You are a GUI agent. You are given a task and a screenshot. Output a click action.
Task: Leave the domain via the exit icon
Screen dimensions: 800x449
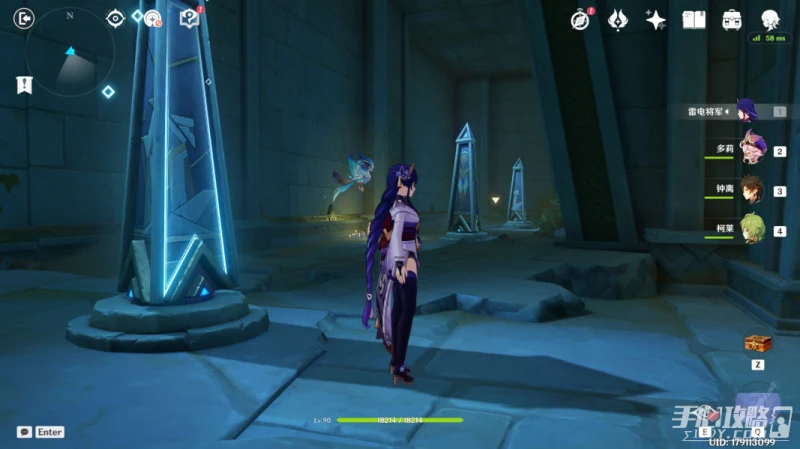click(25, 18)
